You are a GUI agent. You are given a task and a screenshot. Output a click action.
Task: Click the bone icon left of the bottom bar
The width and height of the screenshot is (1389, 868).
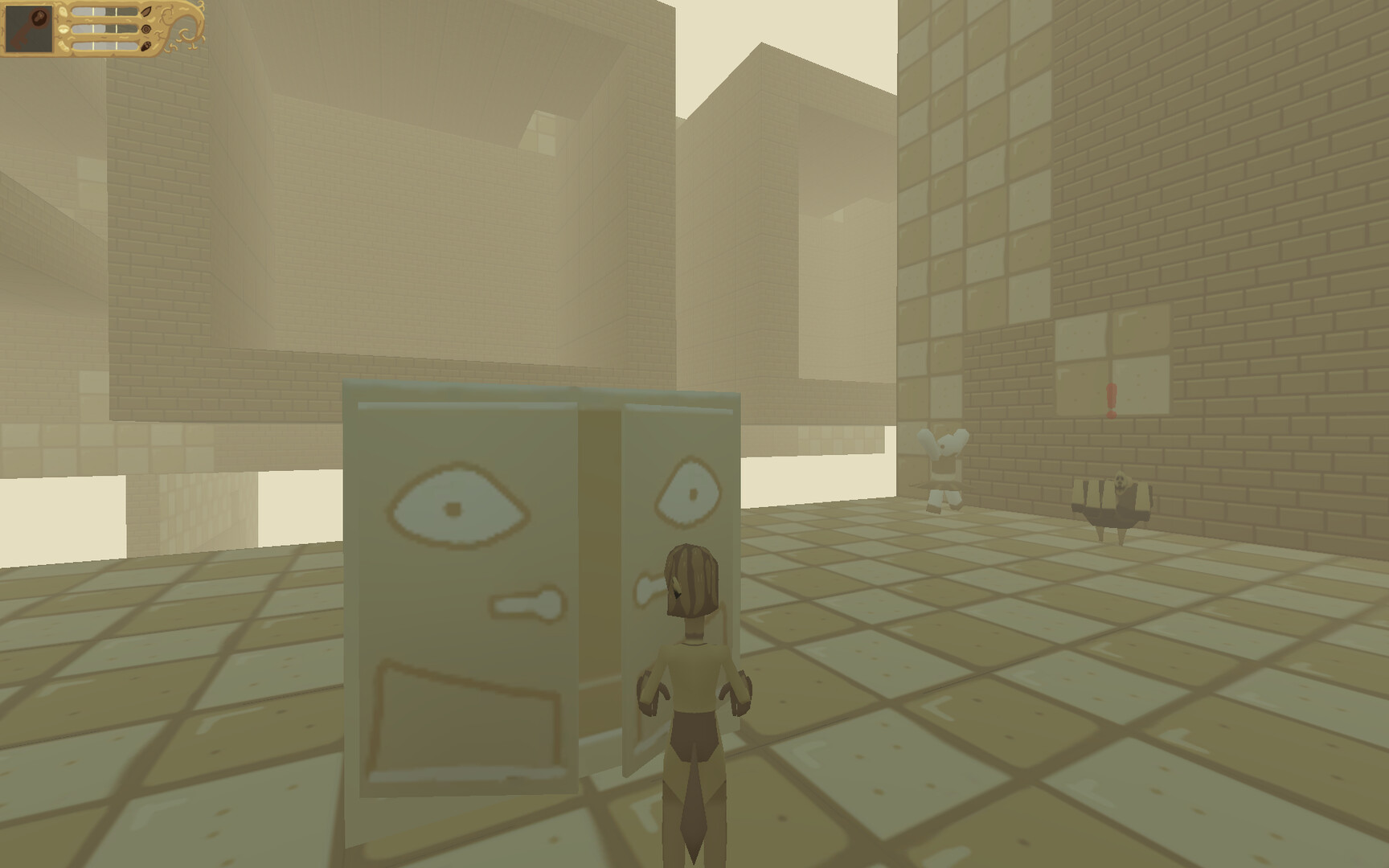(x=64, y=46)
